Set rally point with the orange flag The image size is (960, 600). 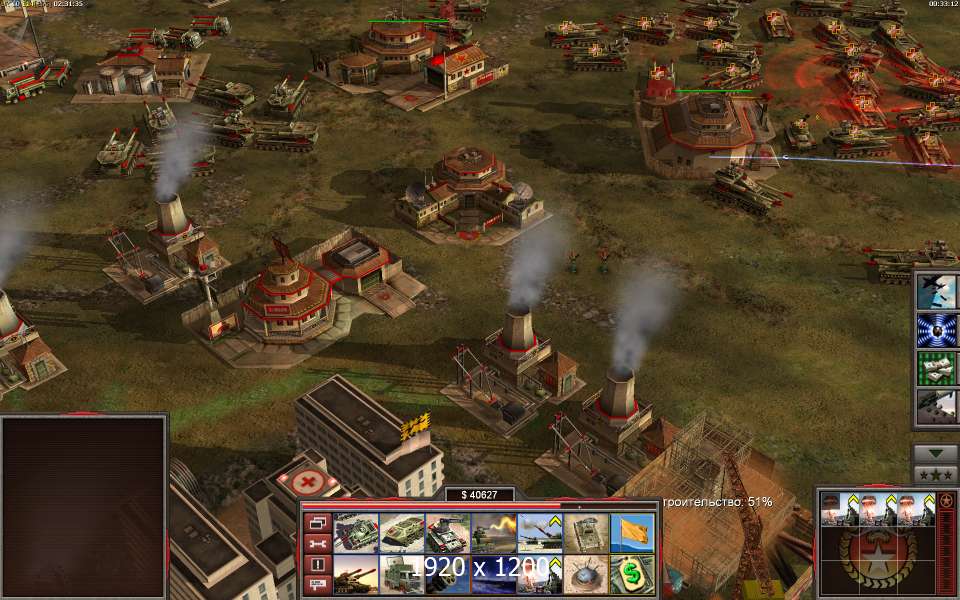pos(631,533)
